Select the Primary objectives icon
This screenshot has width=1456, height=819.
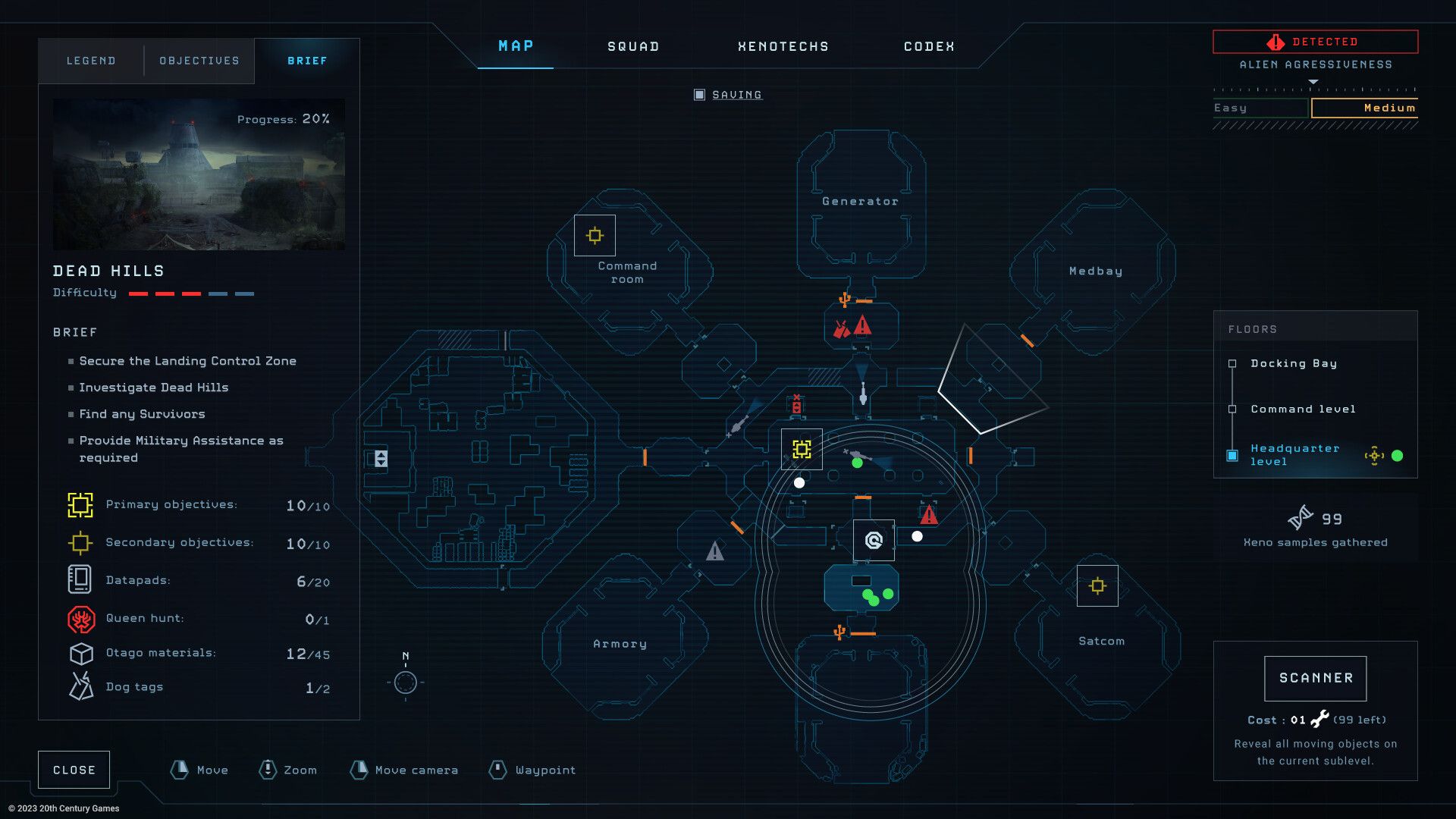pyautogui.click(x=80, y=504)
